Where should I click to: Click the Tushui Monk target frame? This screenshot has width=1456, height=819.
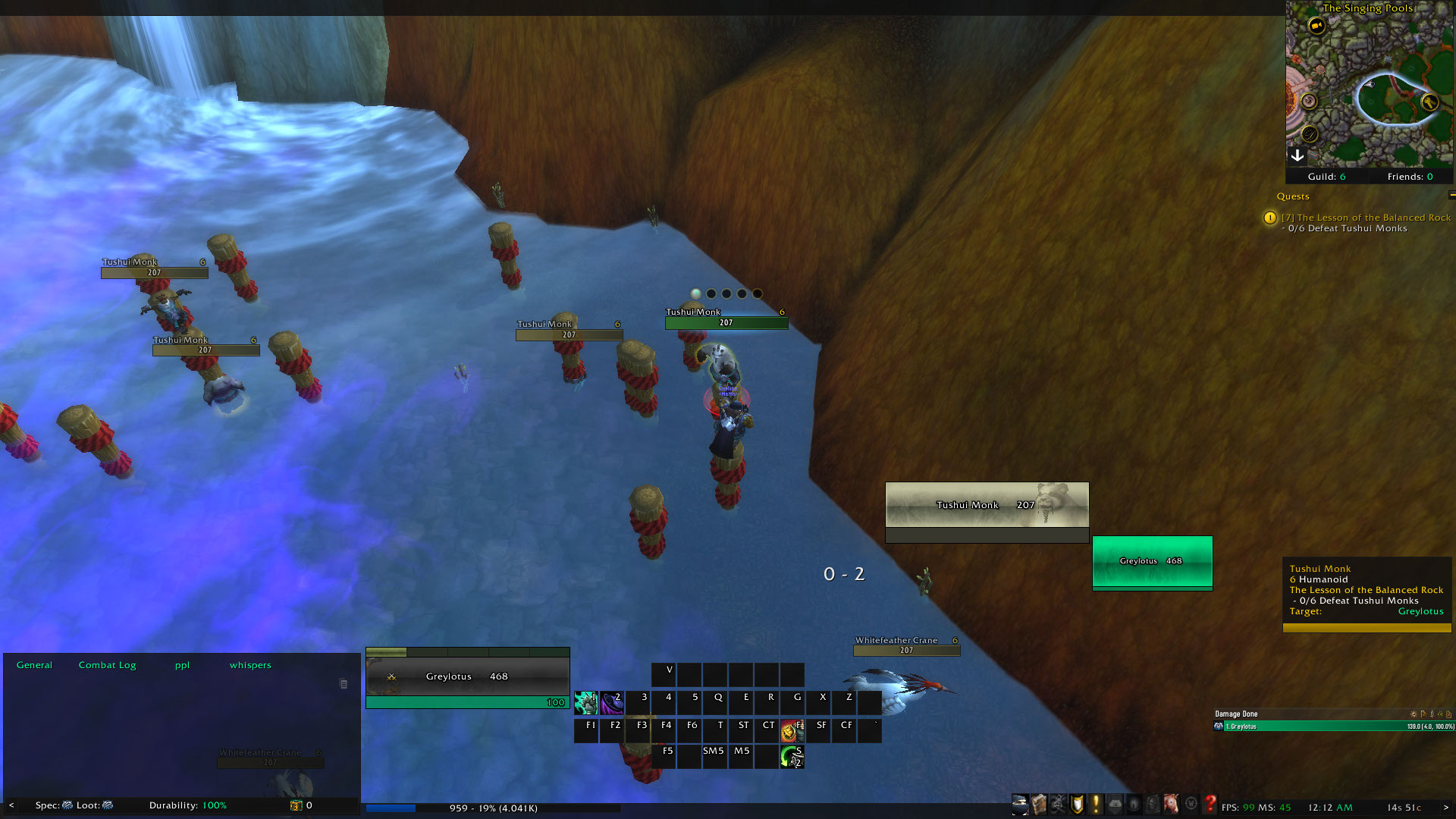[987, 505]
